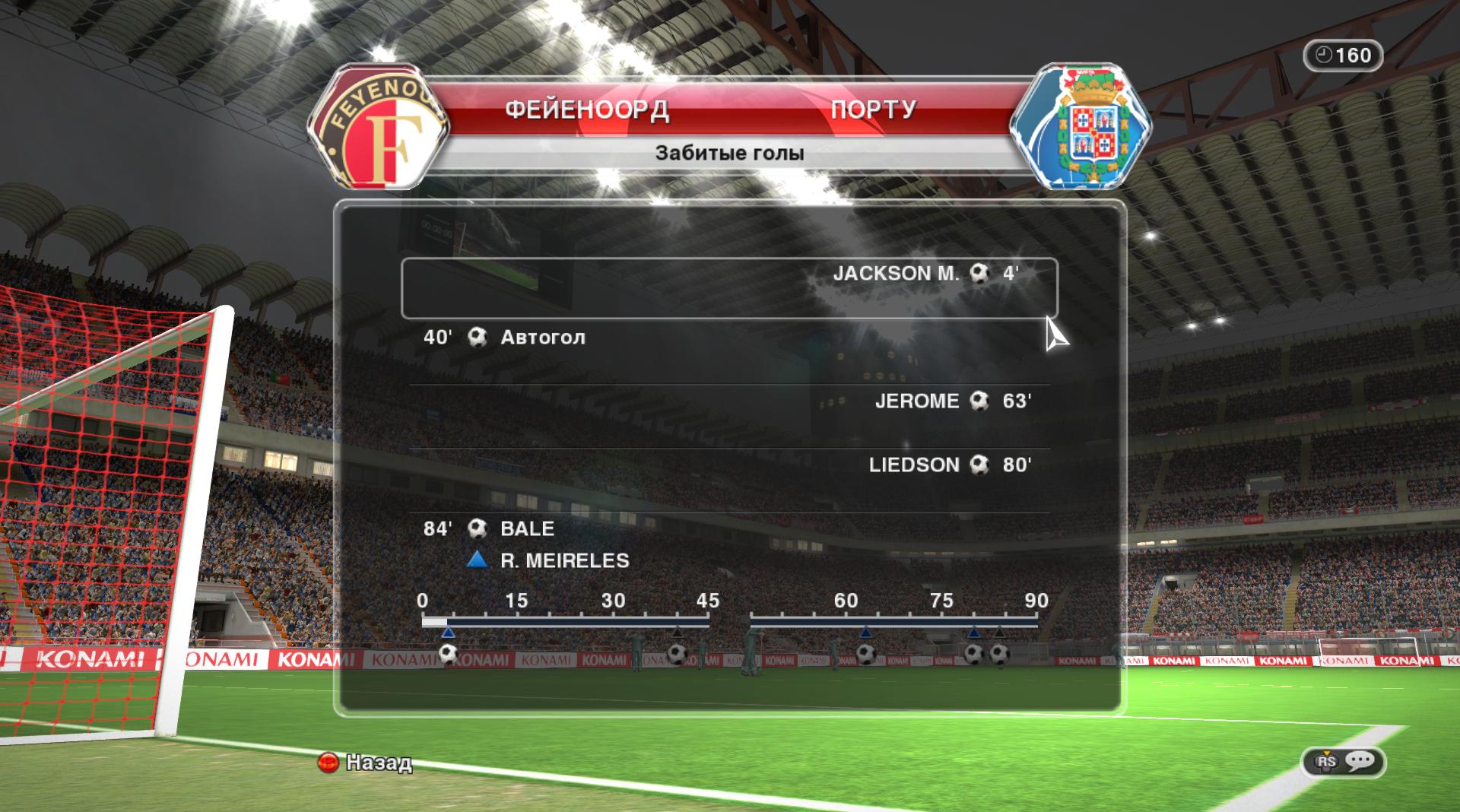Click the 4th-minute ball on the timeline
The width and height of the screenshot is (1460, 812).
[x=448, y=653]
